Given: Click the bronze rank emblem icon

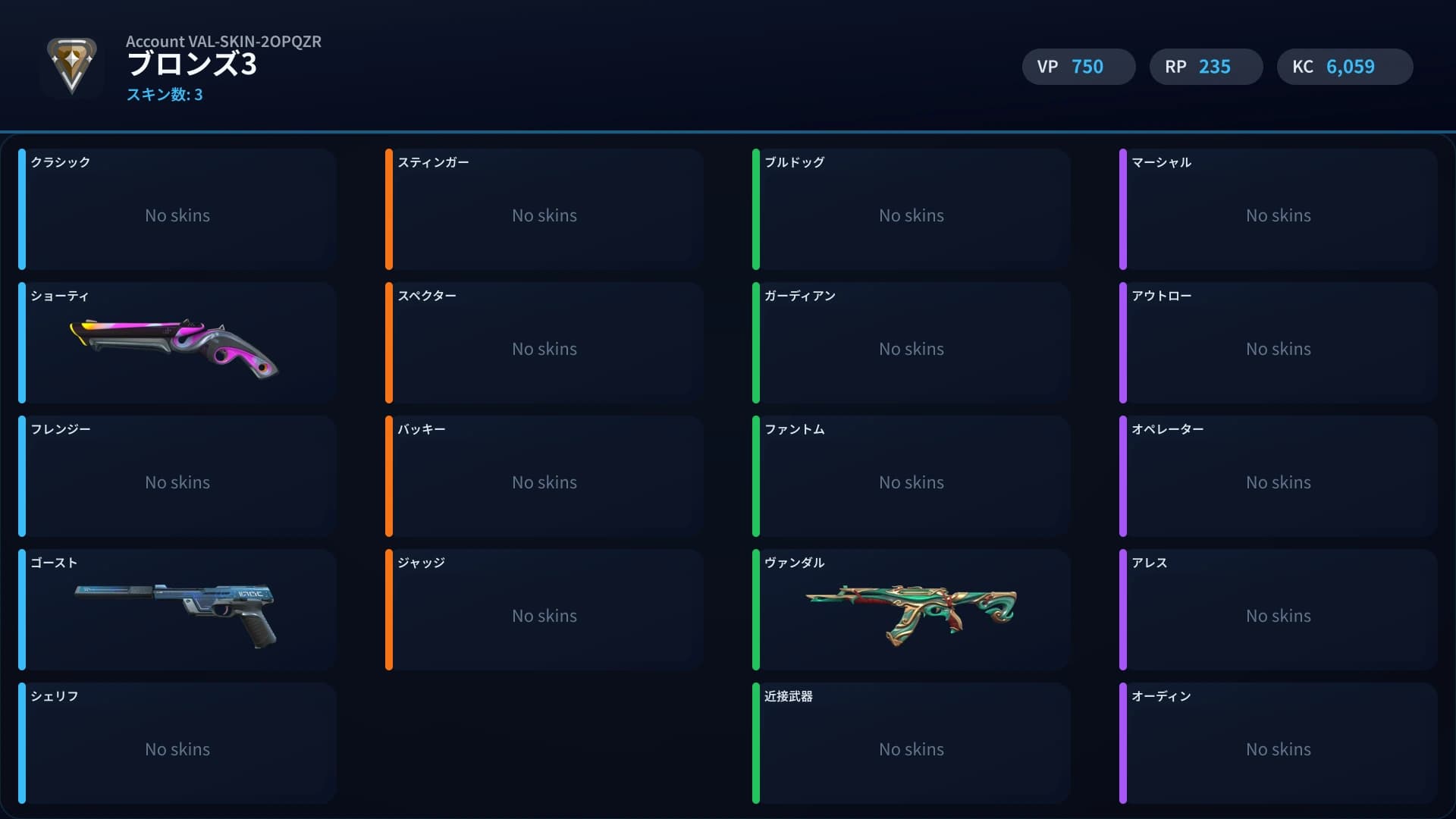Looking at the screenshot, I should coord(72,67).
